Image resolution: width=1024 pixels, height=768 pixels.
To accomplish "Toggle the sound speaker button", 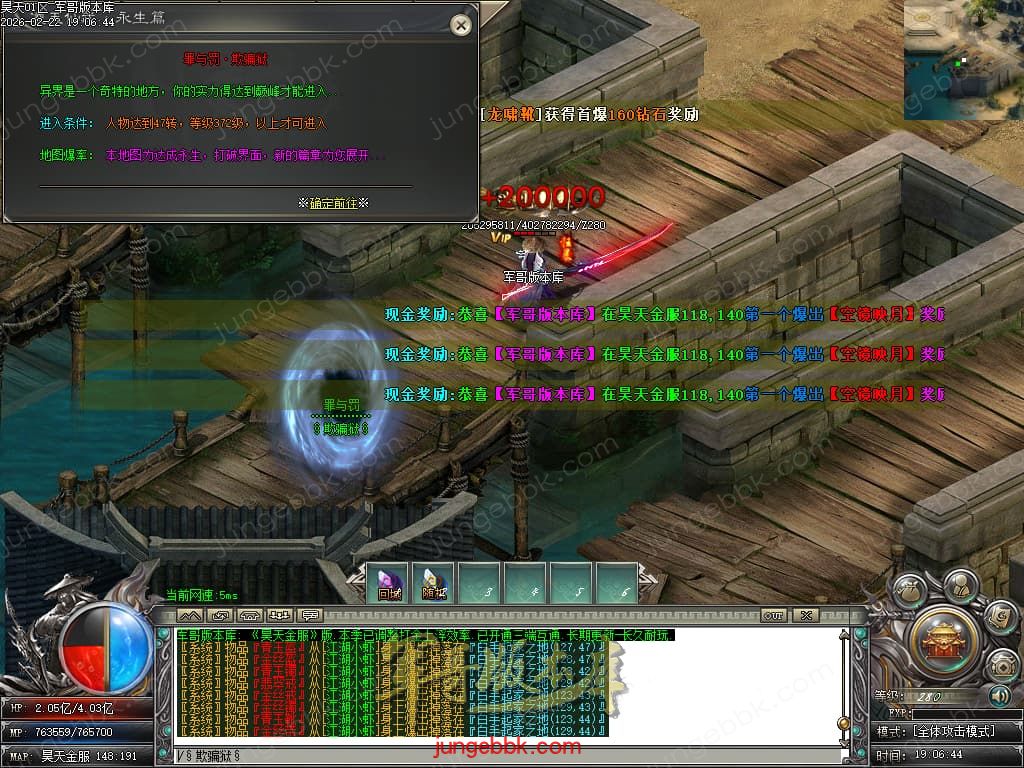I will (999, 695).
